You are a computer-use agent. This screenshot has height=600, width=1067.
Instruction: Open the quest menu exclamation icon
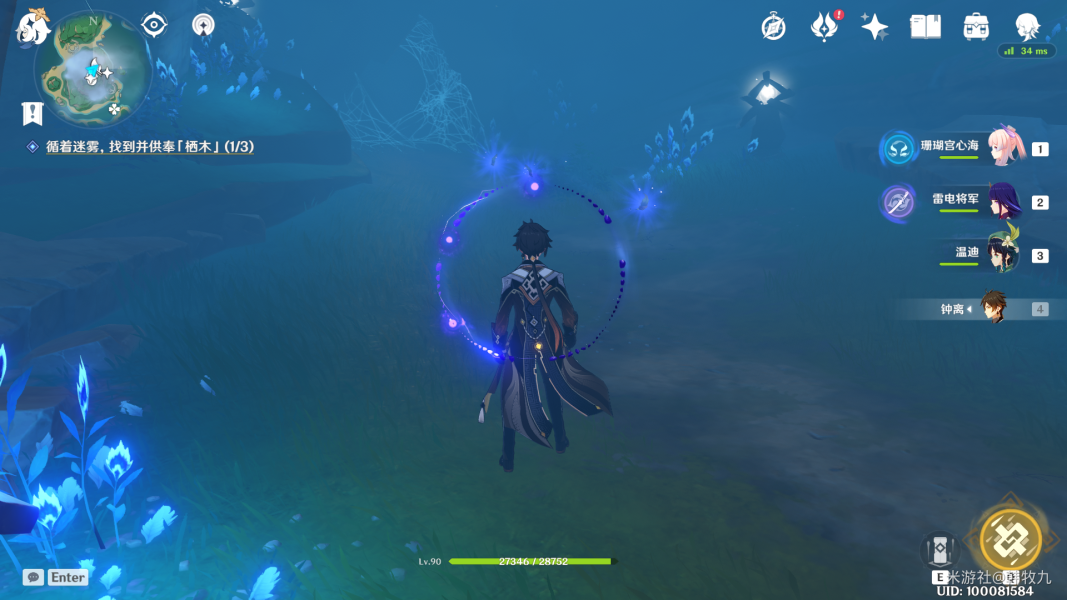coord(33,113)
